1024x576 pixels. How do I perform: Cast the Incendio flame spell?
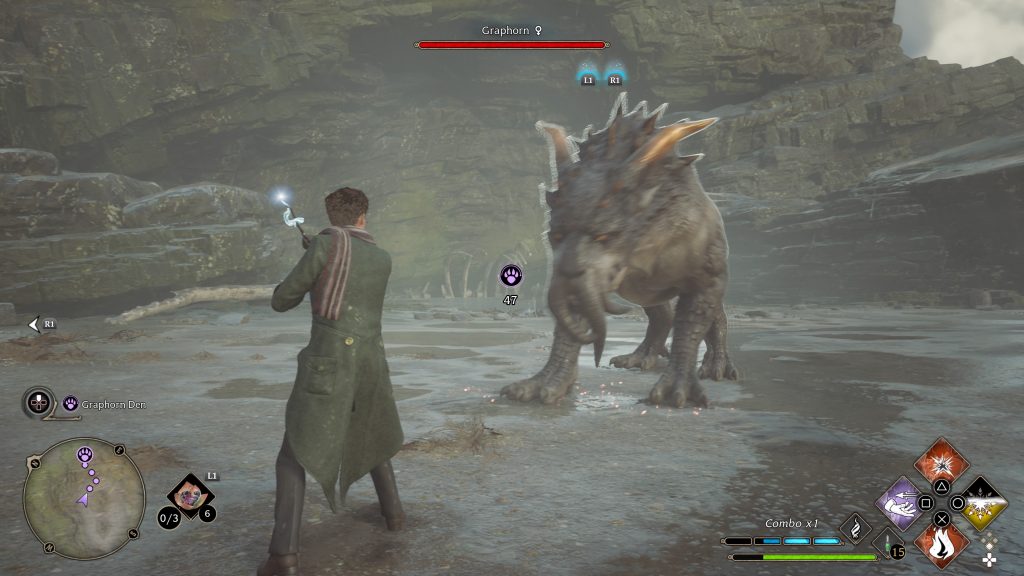pos(941,545)
